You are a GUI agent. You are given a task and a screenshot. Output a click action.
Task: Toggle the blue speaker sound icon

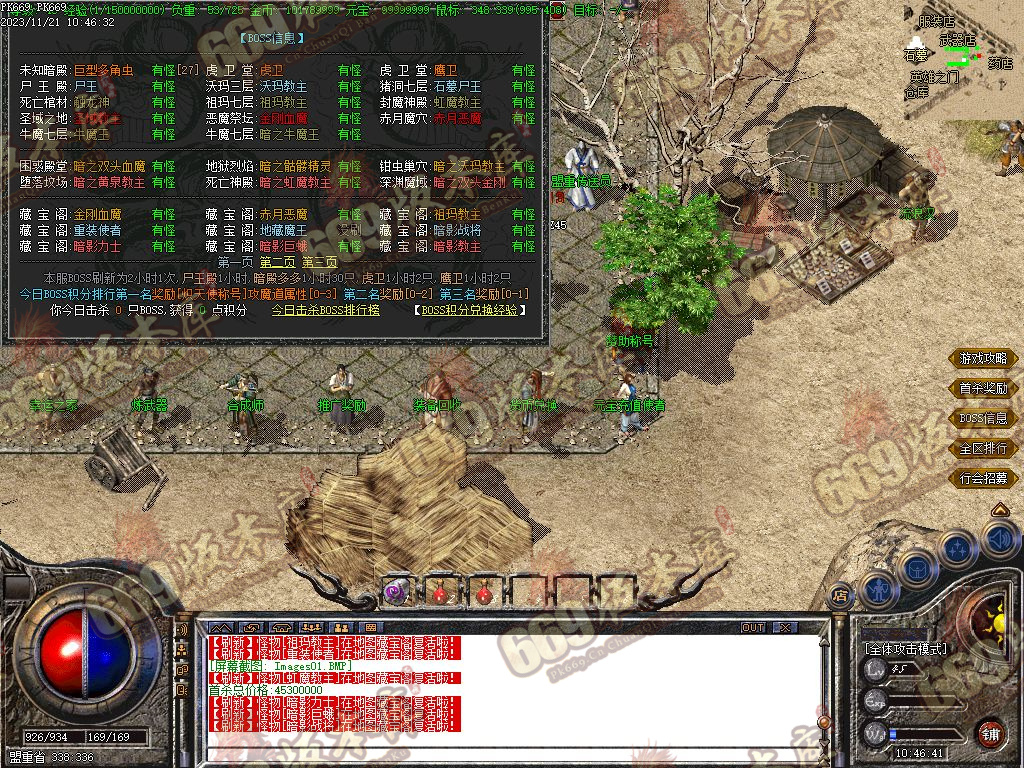(x=999, y=540)
